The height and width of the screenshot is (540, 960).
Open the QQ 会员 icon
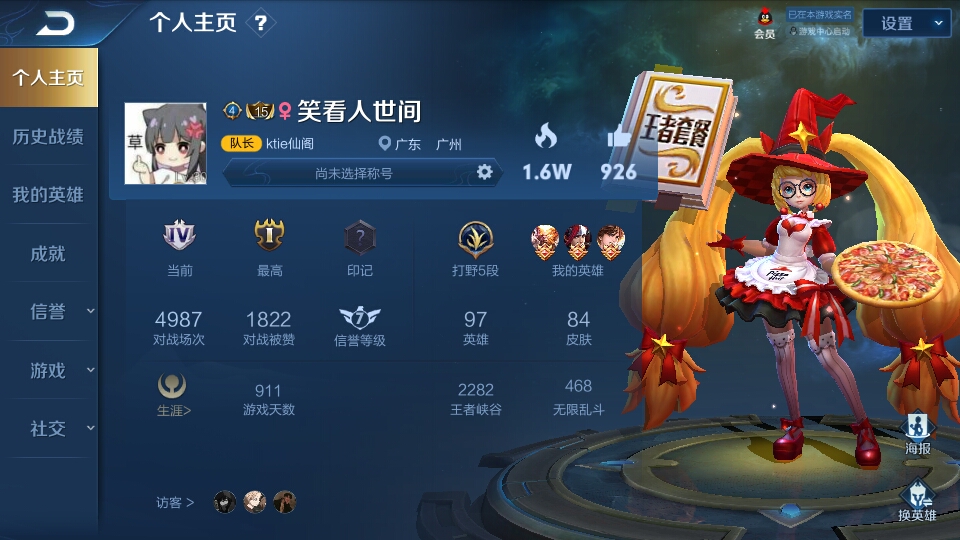click(x=765, y=23)
